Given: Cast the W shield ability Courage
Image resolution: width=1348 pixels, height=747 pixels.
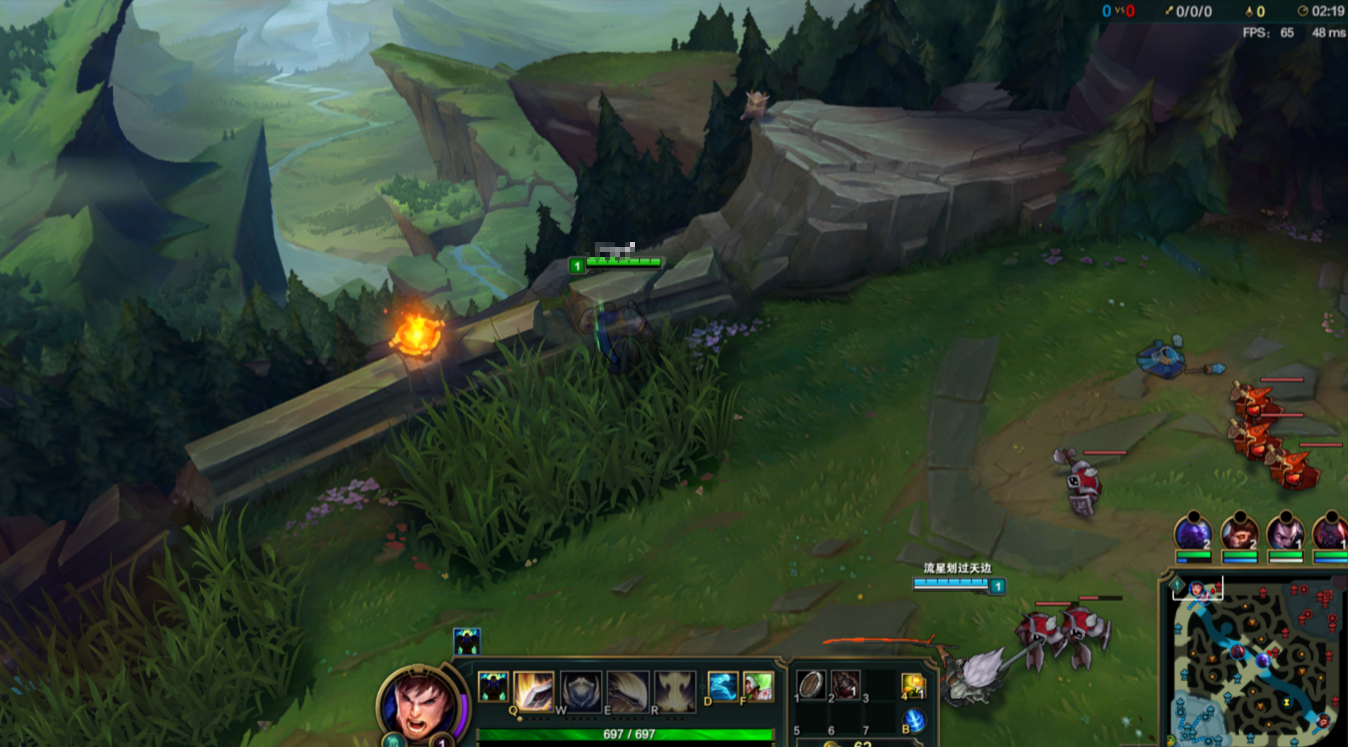Looking at the screenshot, I should click(x=580, y=690).
